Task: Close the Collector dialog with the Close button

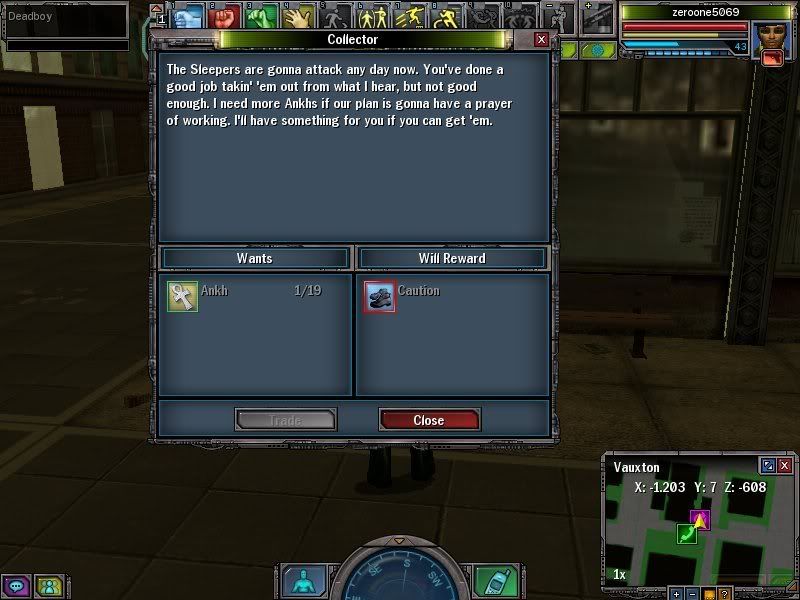Action: (x=429, y=420)
